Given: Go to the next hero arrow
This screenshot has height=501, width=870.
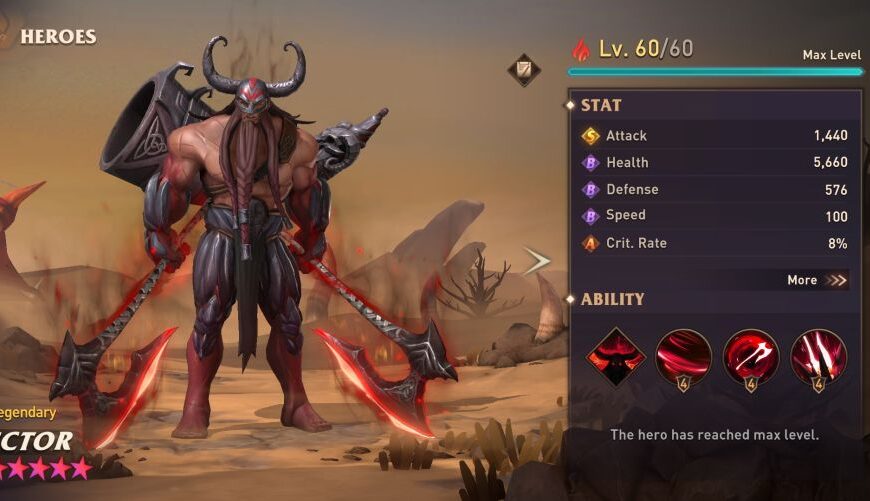Looking at the screenshot, I should coord(537,262).
